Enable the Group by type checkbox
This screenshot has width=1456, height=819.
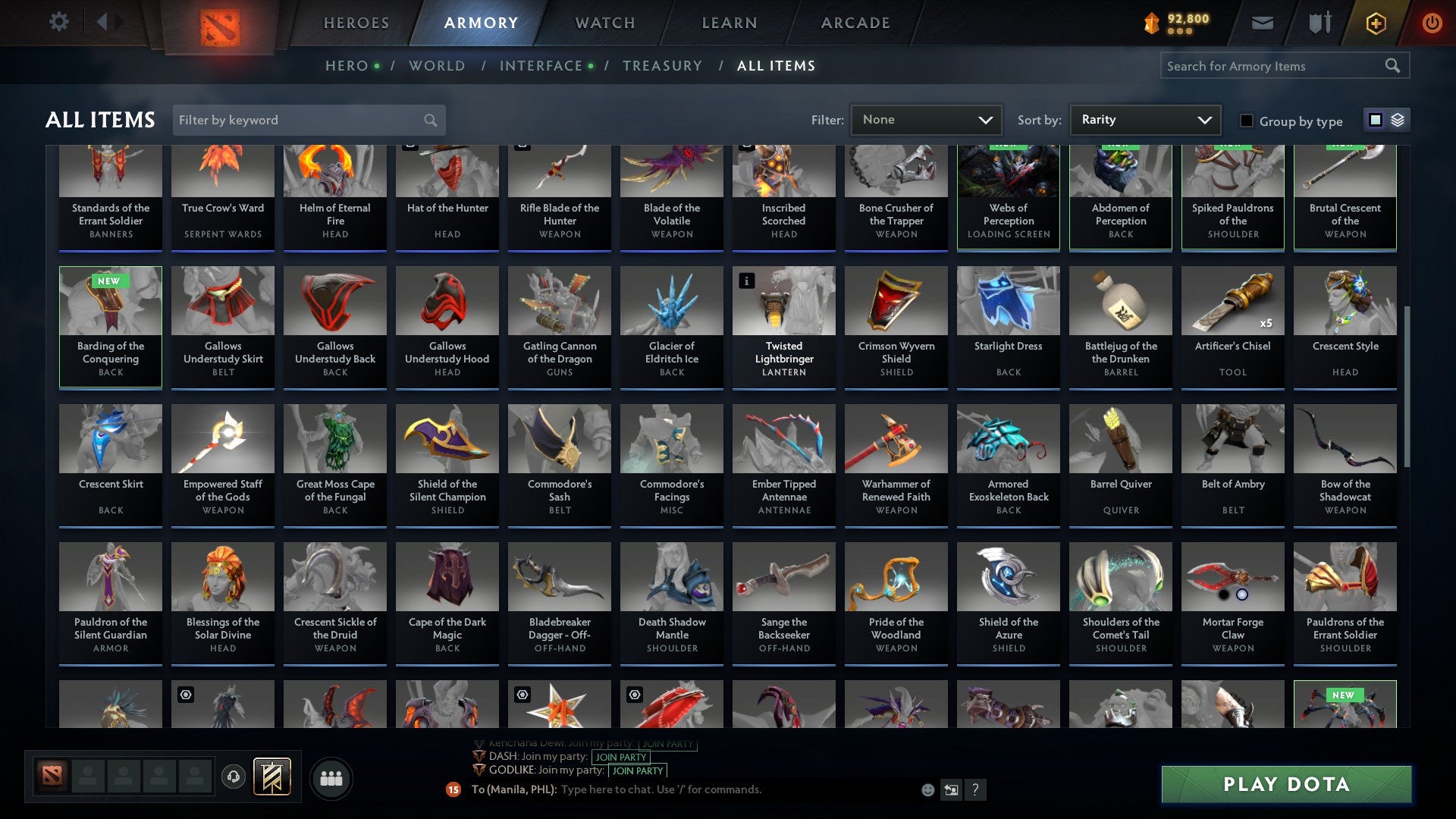[1246, 120]
